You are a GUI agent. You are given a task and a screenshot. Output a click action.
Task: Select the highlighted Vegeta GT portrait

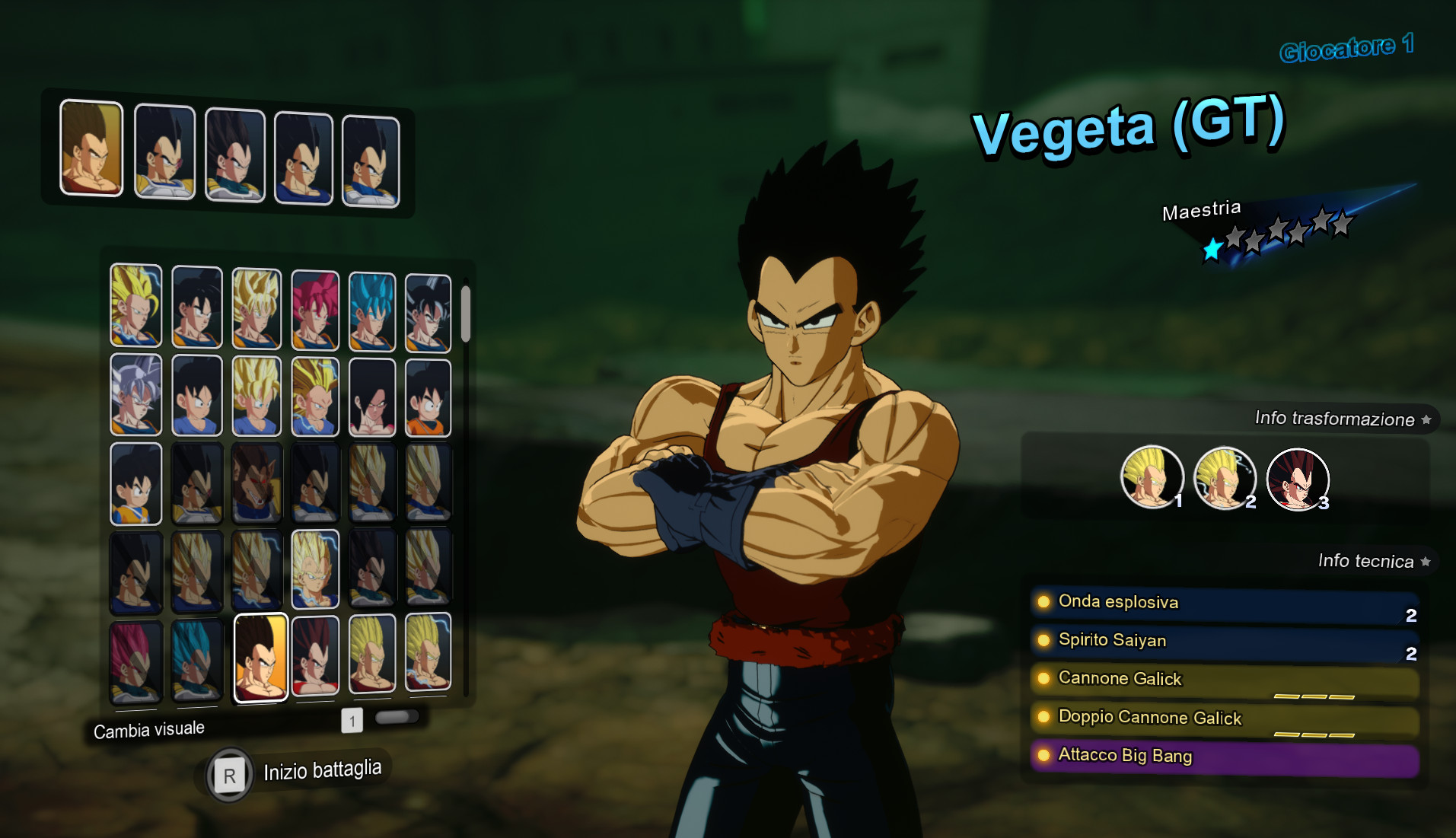click(x=260, y=655)
